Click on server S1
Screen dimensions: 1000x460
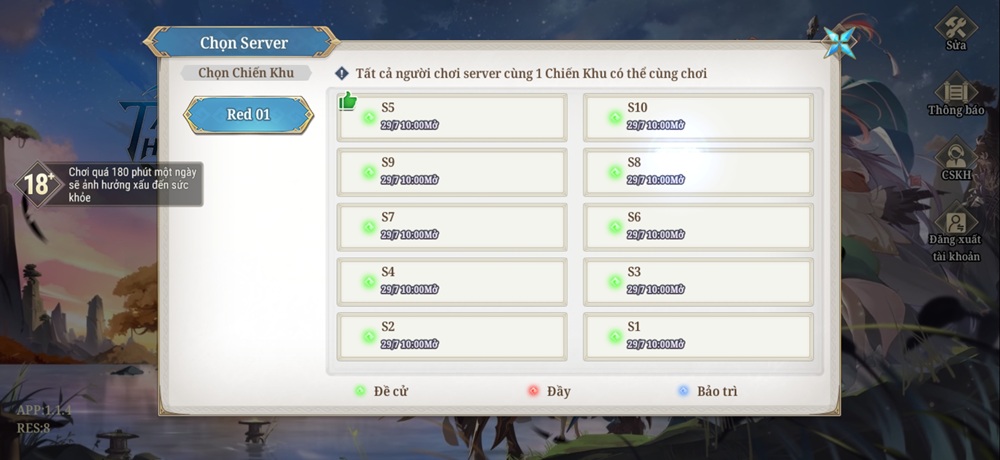pyautogui.click(x=698, y=336)
